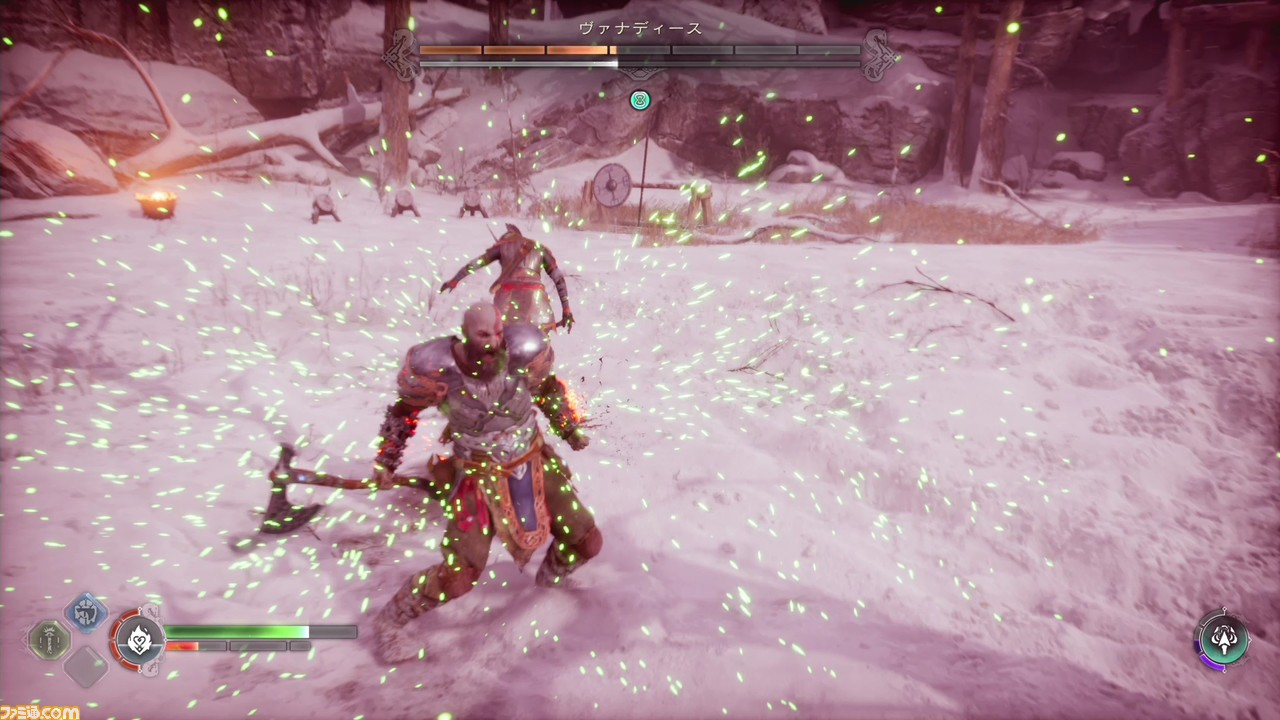Open the Famitsu.com watermark link
The image size is (1280, 720).
coord(40,711)
